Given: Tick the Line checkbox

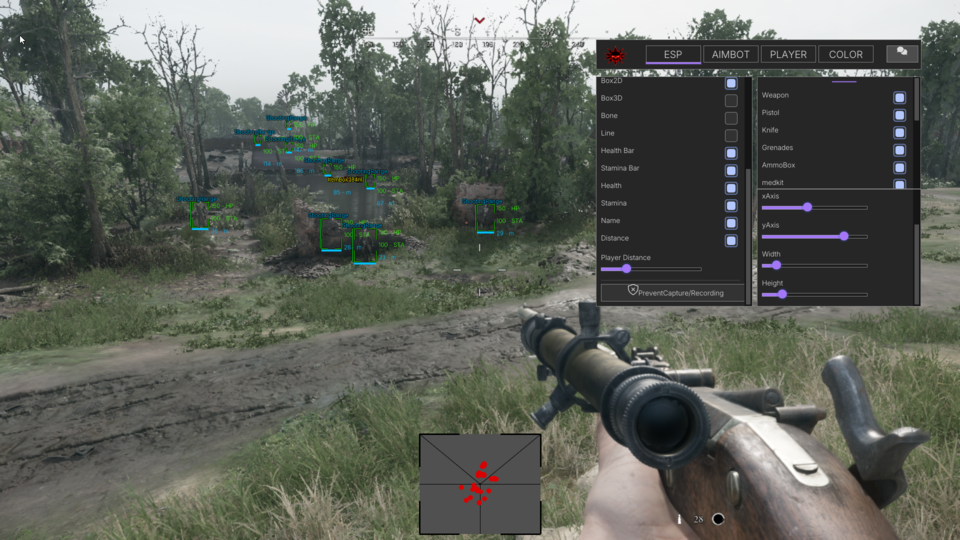Looking at the screenshot, I should 731,136.
